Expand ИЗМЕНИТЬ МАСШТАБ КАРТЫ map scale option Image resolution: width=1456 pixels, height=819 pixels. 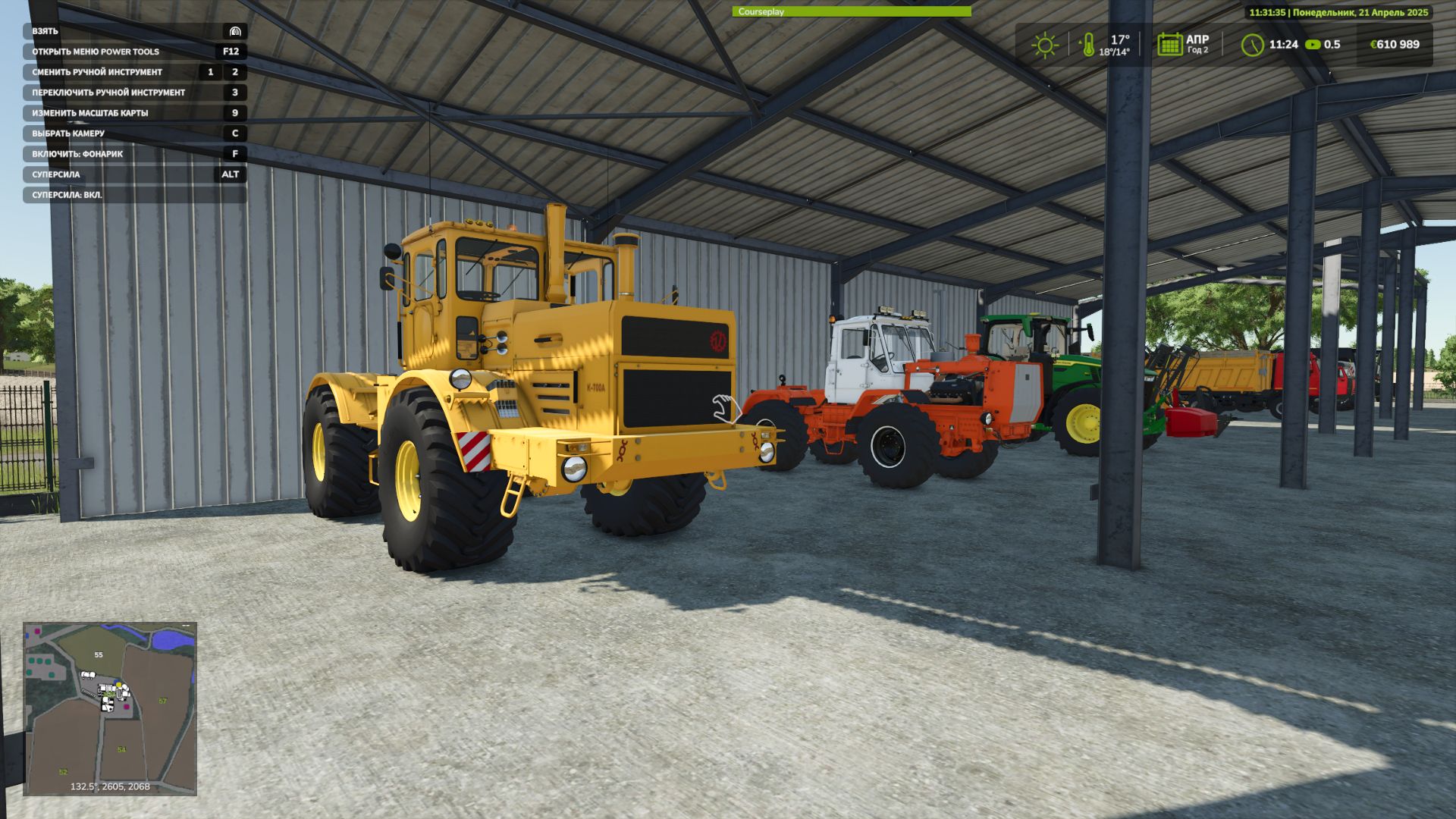(x=91, y=112)
